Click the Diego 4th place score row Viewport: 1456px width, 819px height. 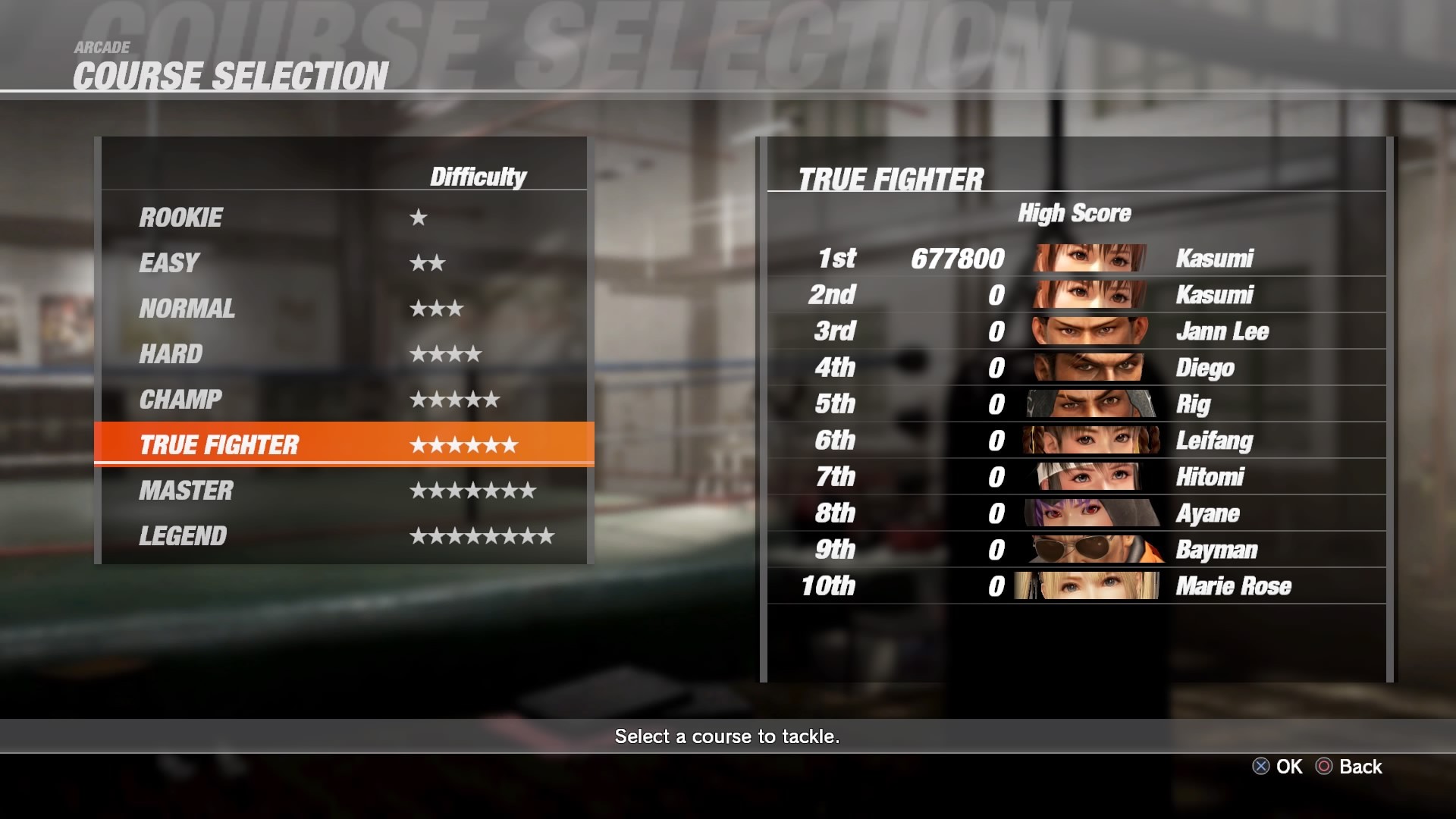tap(1075, 368)
